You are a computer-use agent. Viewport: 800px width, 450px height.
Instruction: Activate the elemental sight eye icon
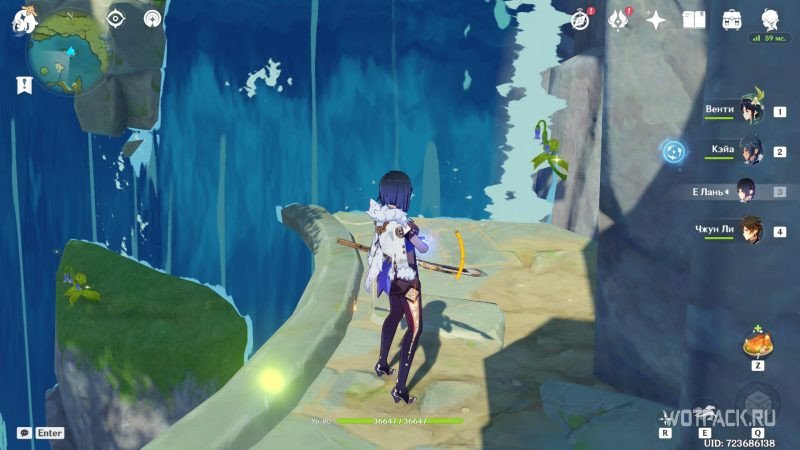[116, 18]
